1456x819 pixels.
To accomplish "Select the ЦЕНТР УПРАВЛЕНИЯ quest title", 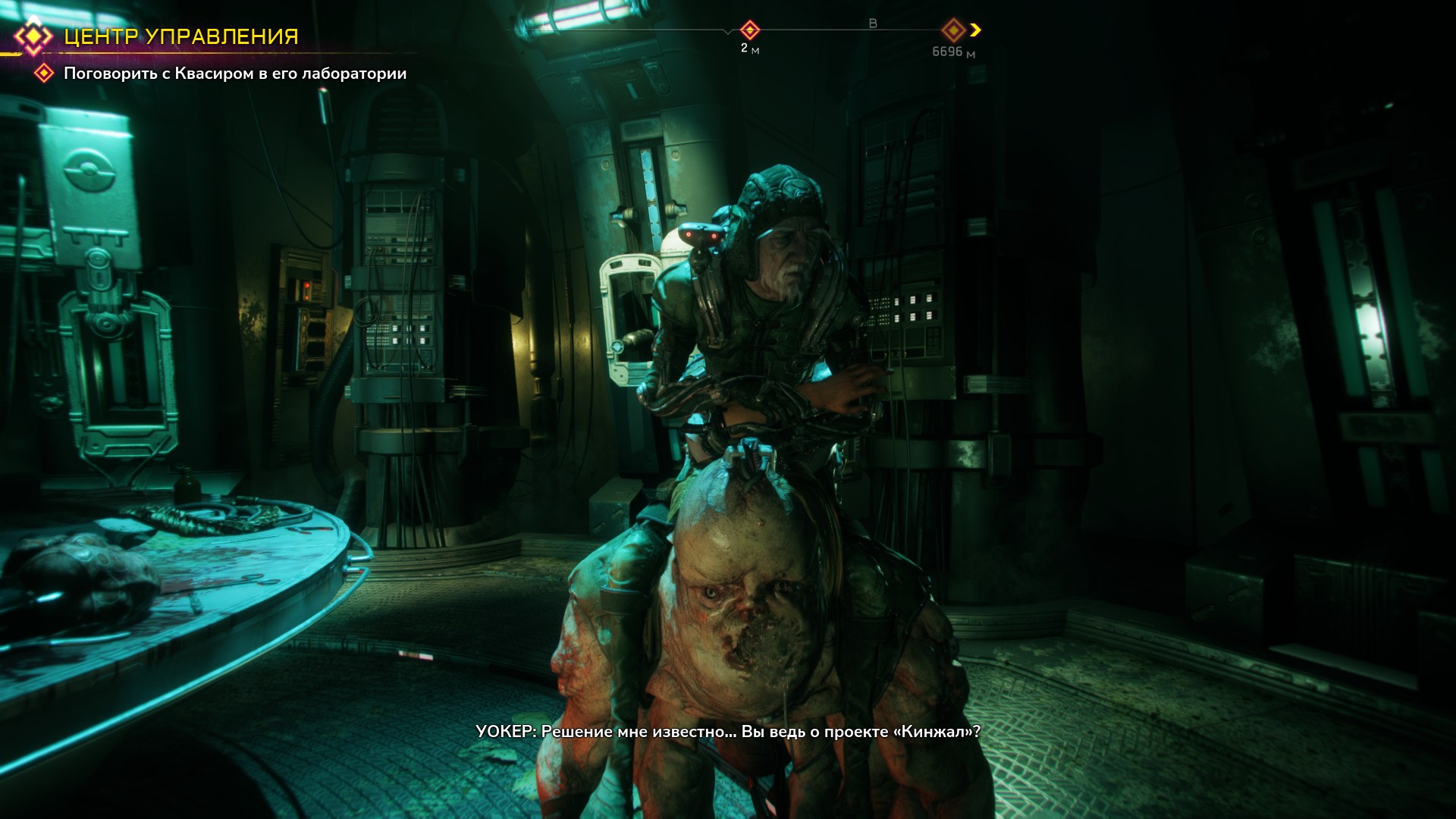I will click(180, 36).
